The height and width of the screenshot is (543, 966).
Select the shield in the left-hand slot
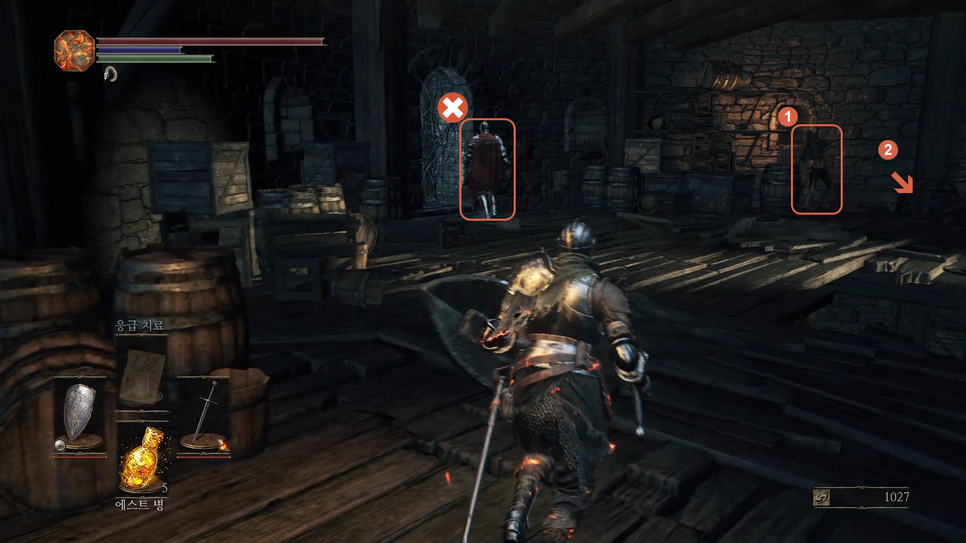[80, 412]
